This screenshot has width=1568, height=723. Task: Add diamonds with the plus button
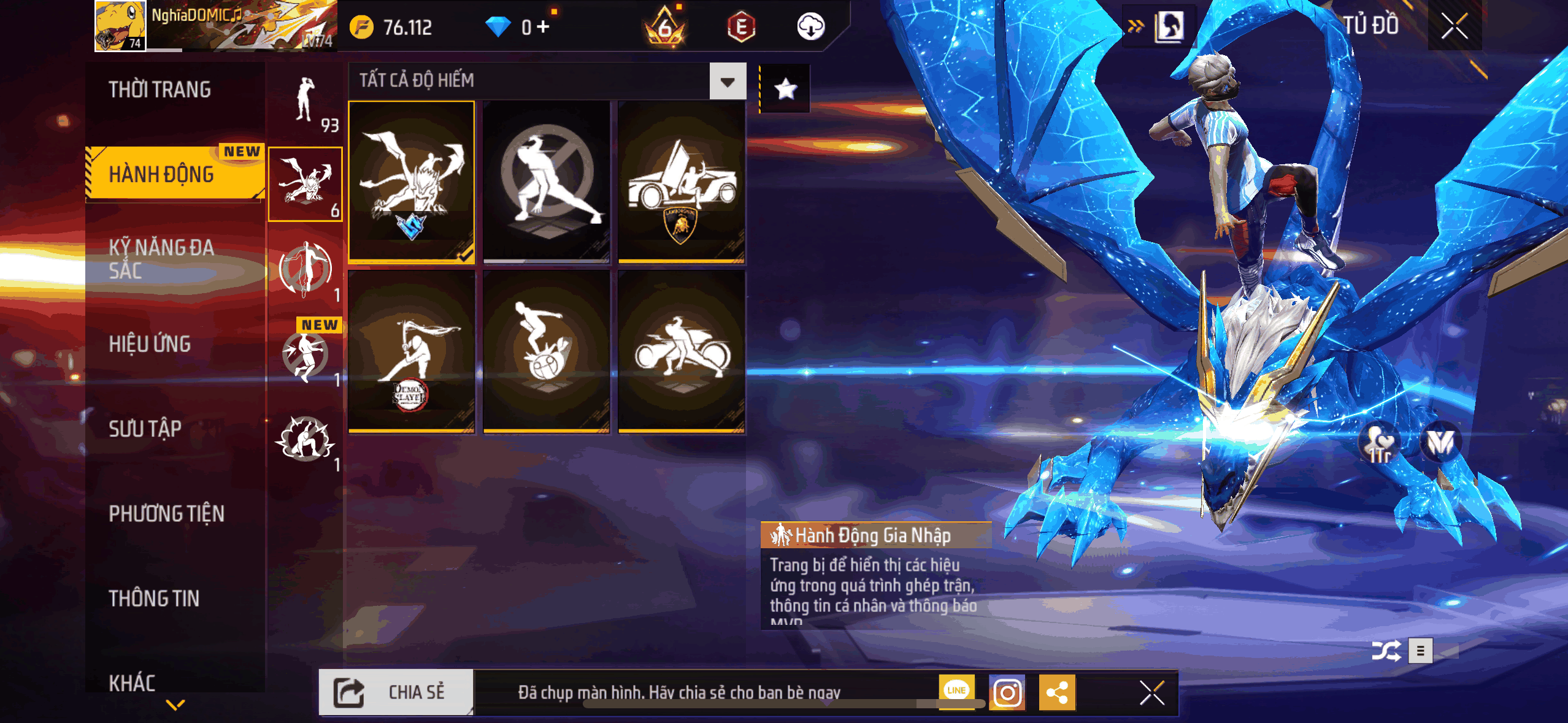543,26
